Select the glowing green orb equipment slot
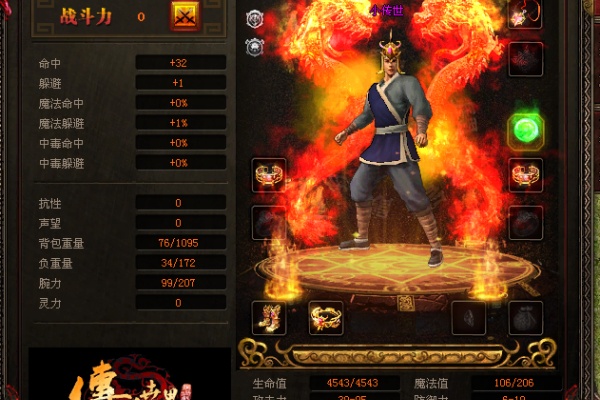Viewport: 600px width, 400px height. pyautogui.click(x=525, y=130)
